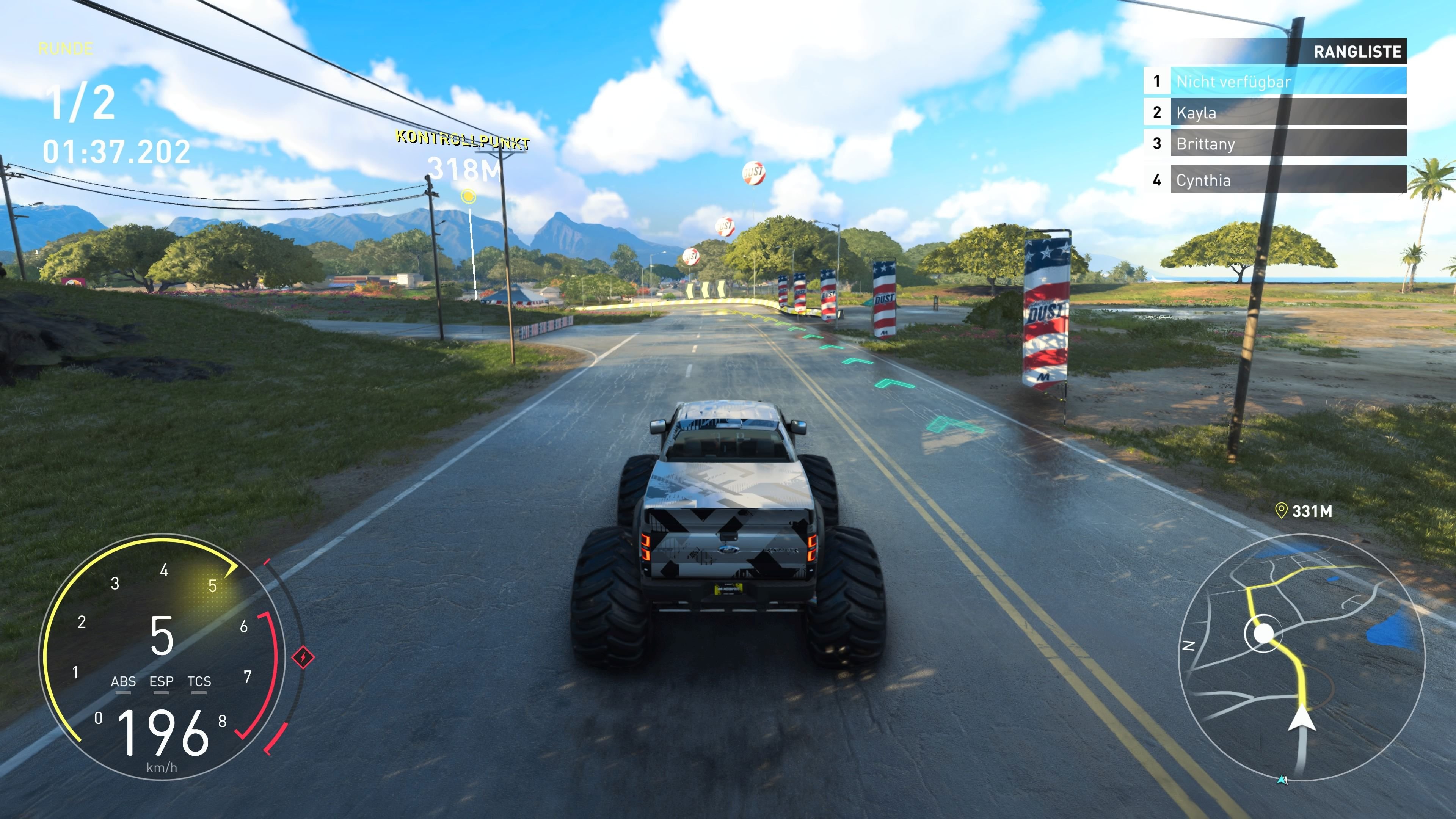This screenshot has width=1456, height=819.
Task: Select the first-place 'Nicht verfügbar' row
Action: [1288, 82]
